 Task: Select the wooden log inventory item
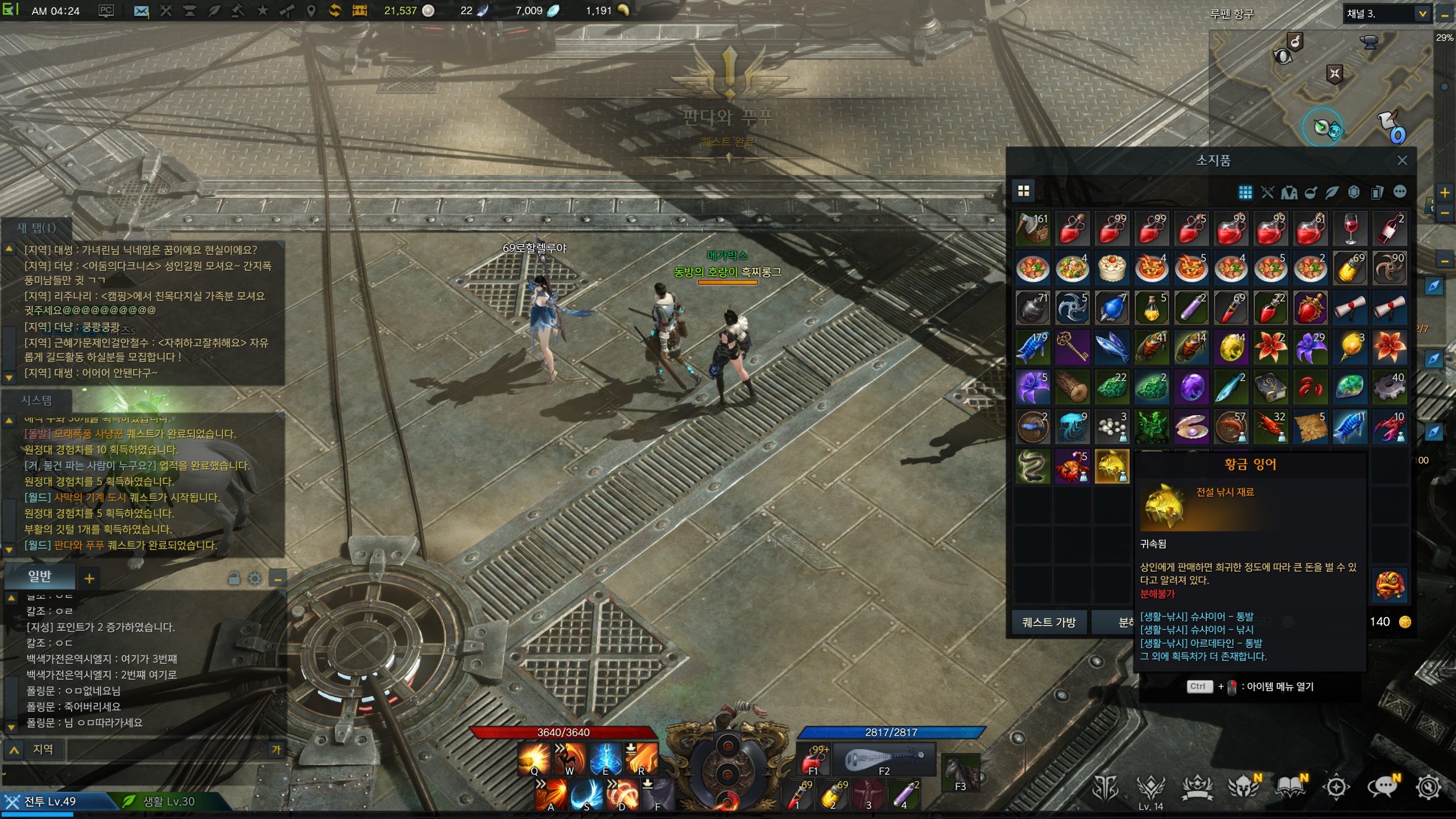[x=1072, y=387]
